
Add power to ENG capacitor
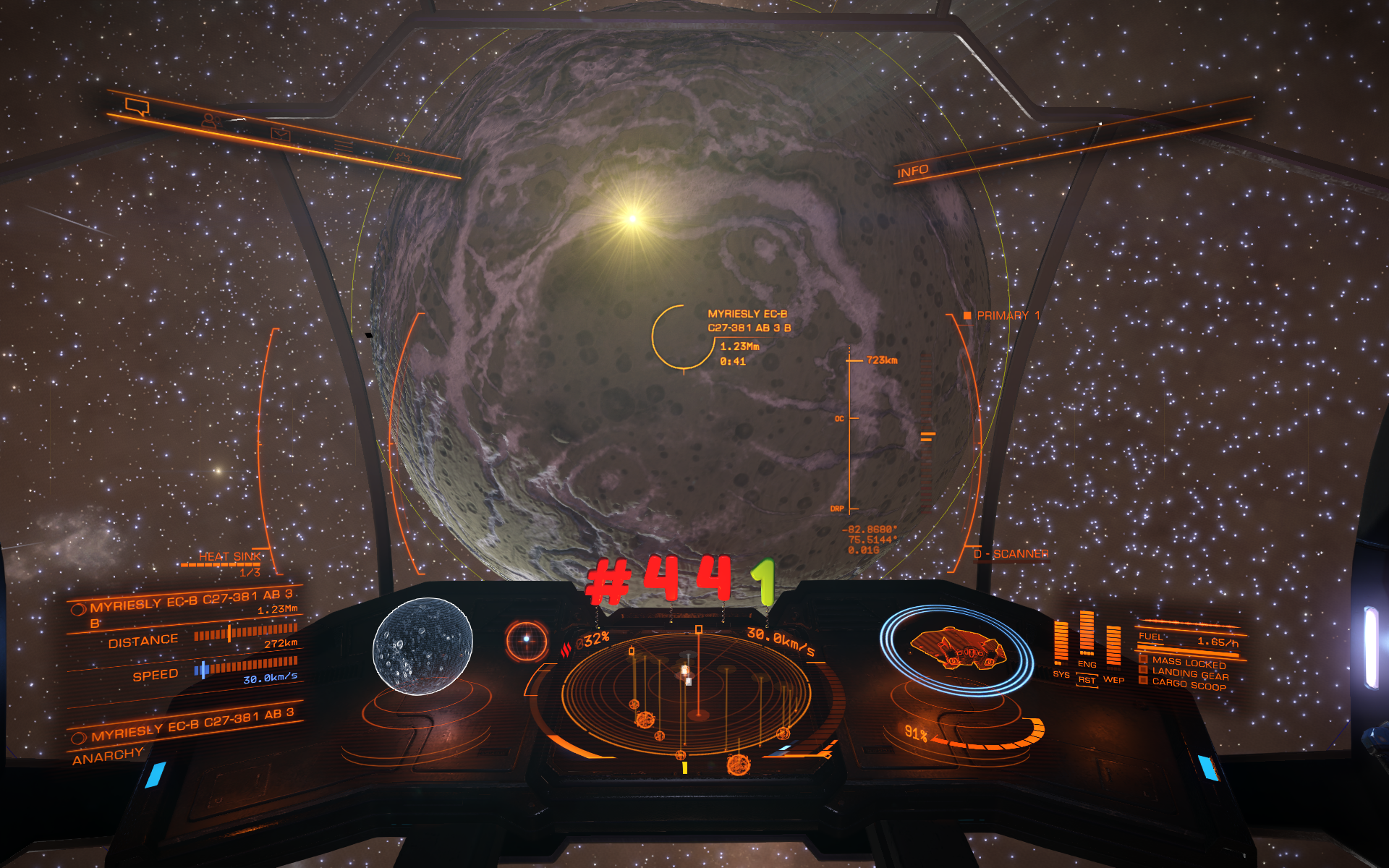1087,637
